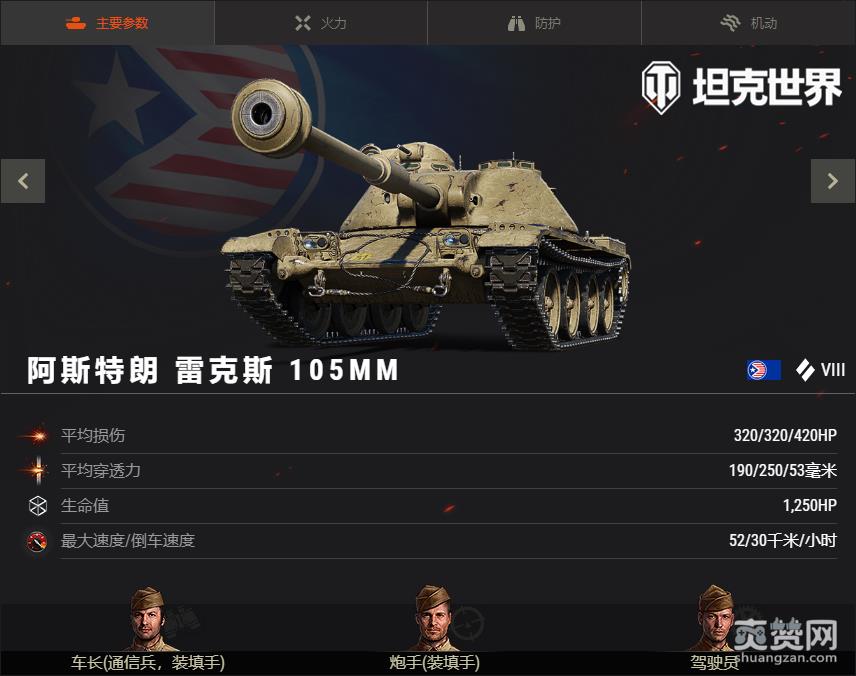Go to previous tank with left arrow
Viewport: 856px width, 676px height.
[x=23, y=181]
